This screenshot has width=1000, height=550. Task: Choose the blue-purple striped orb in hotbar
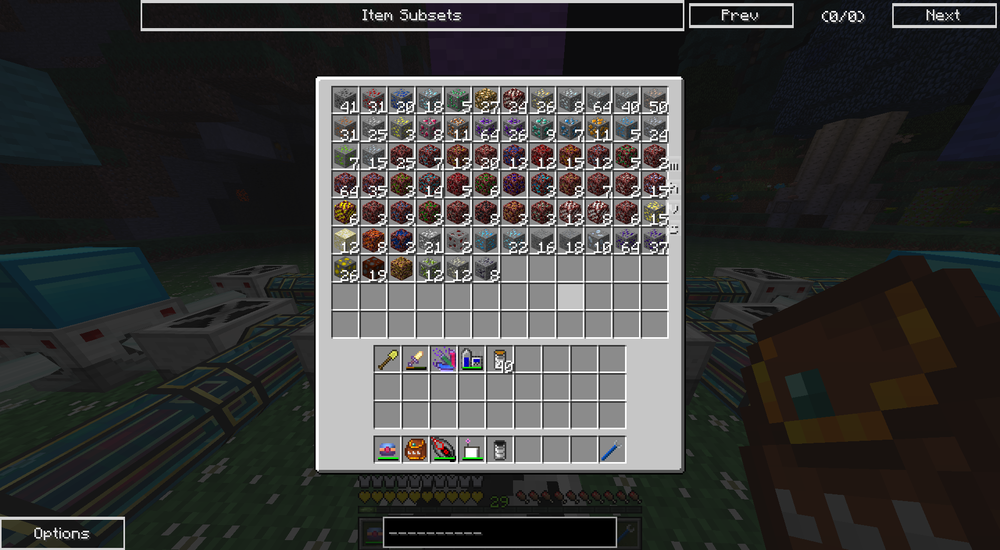pos(388,449)
